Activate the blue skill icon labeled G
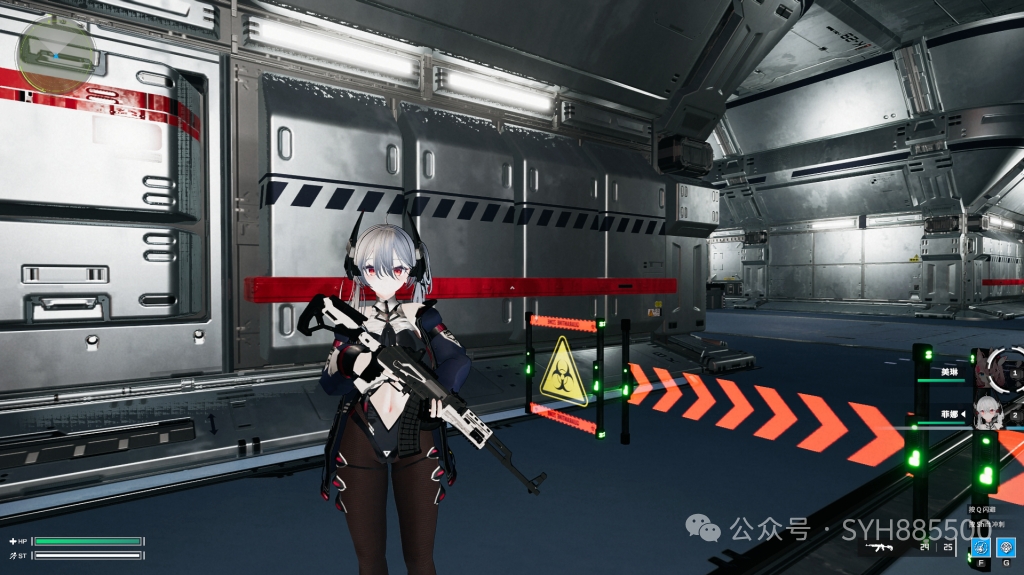This screenshot has height=575, width=1024. tap(1007, 546)
